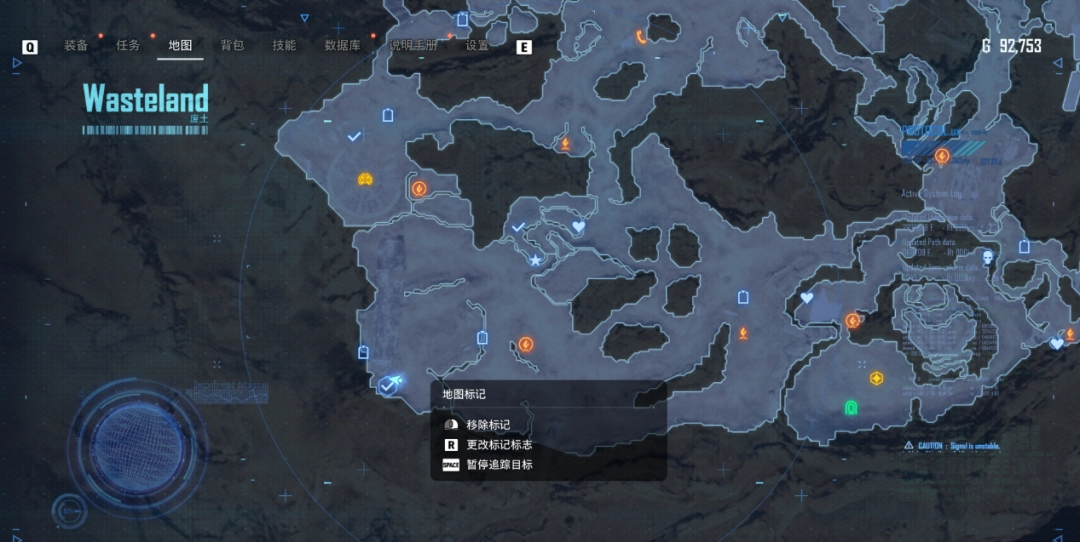Select the 地图 tab

[180, 46]
